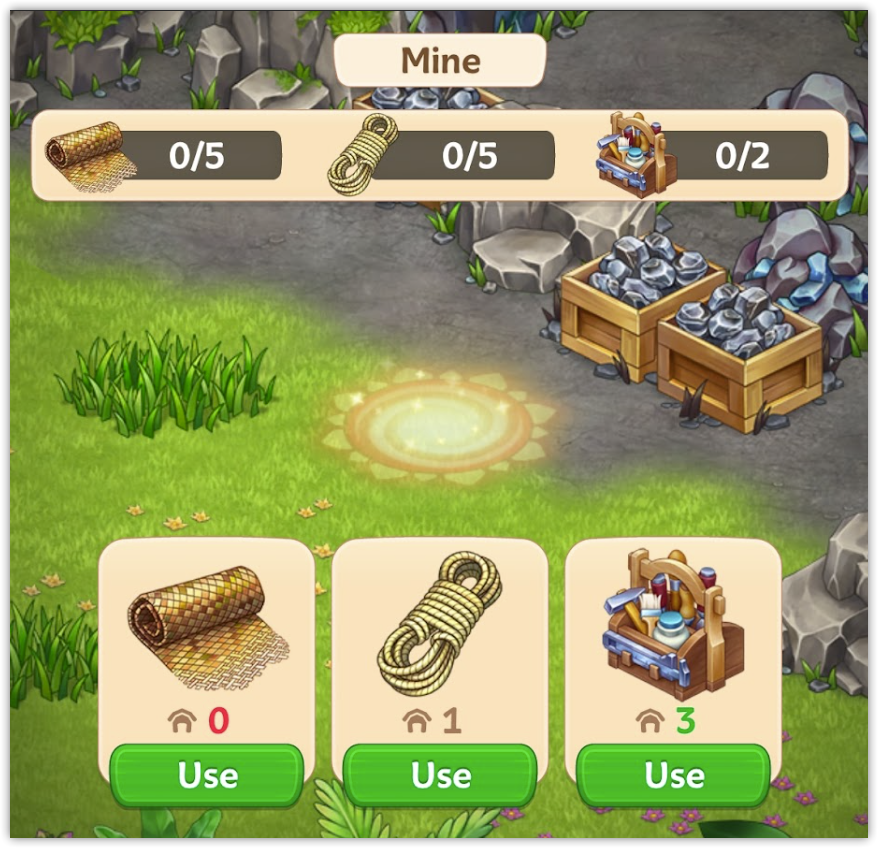Use the toolbox material

tap(673, 775)
